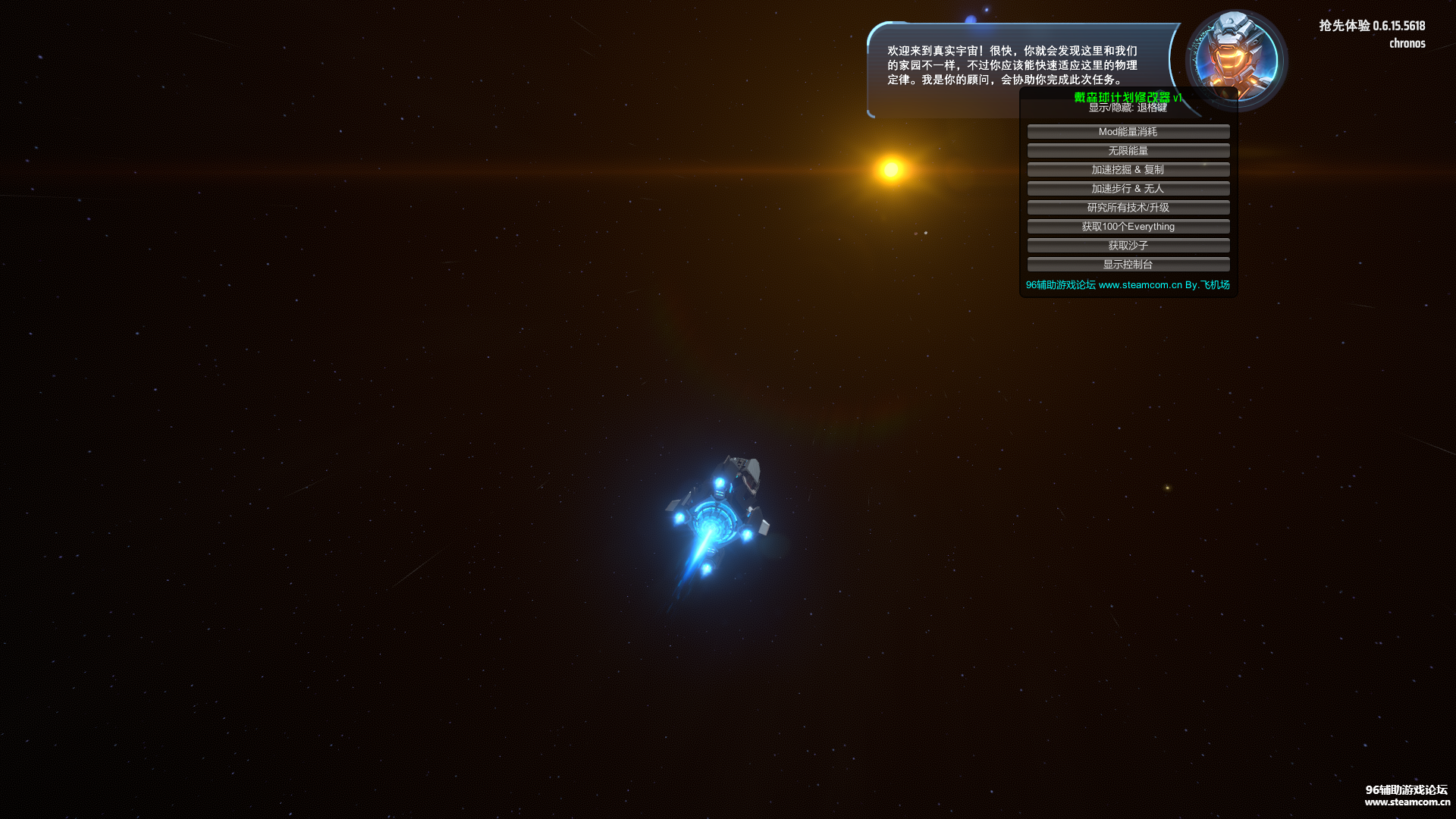Toggle the Mod能量消耗 trainer option
Image resolution: width=1456 pixels, height=819 pixels.
tap(1128, 132)
